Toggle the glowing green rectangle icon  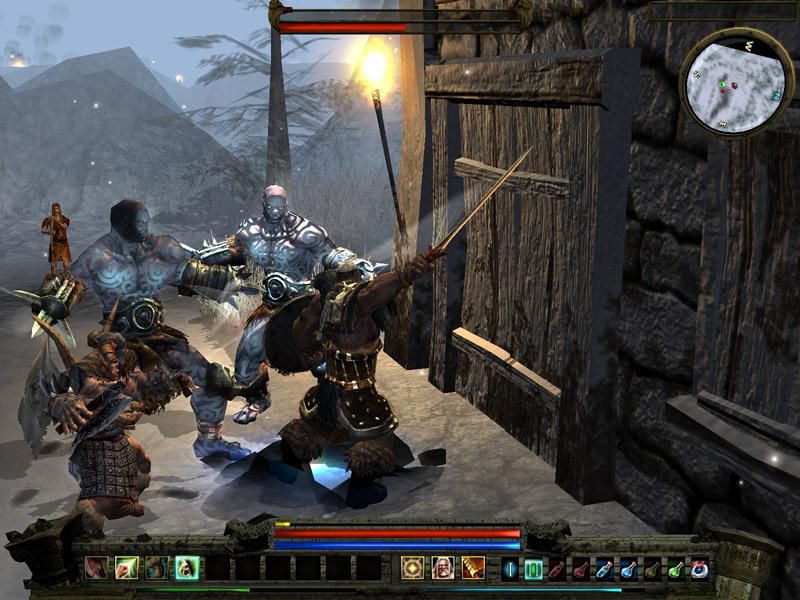(x=533, y=569)
